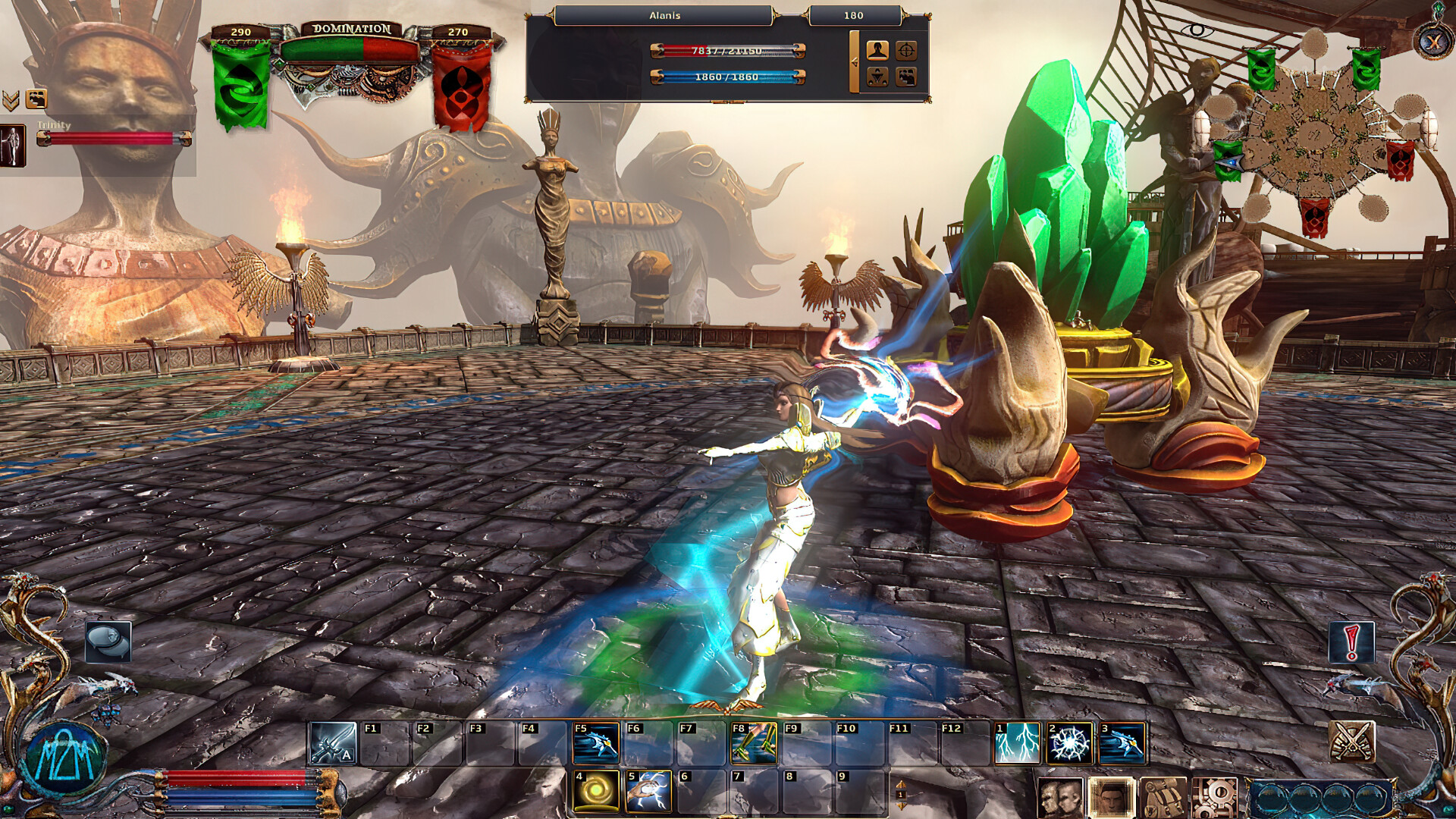Toggle the group view icon in the target panel
This screenshot has height=819, width=1456.
[907, 76]
